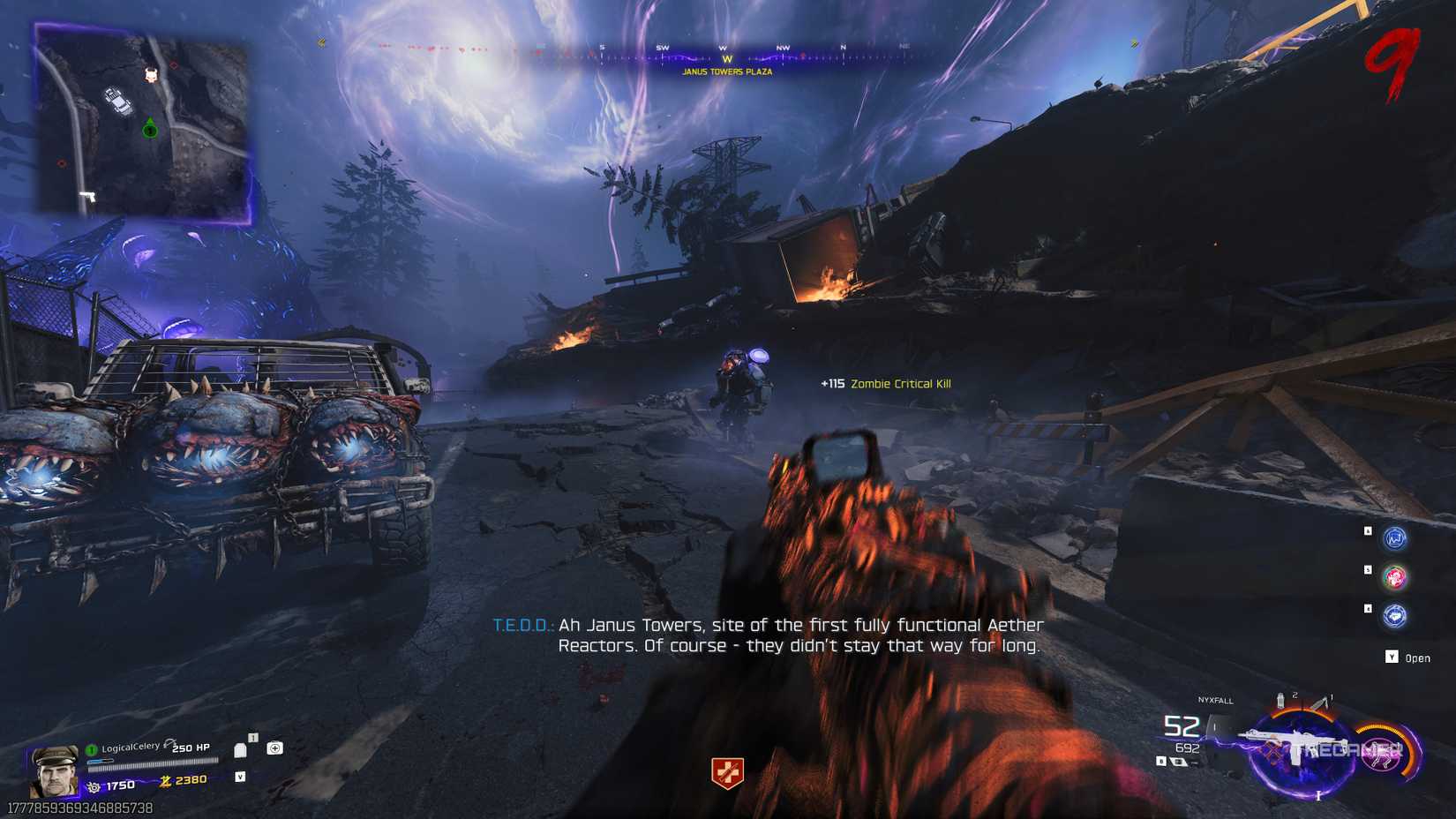Activate the pink field upgrade icon bottom right

[1379, 755]
